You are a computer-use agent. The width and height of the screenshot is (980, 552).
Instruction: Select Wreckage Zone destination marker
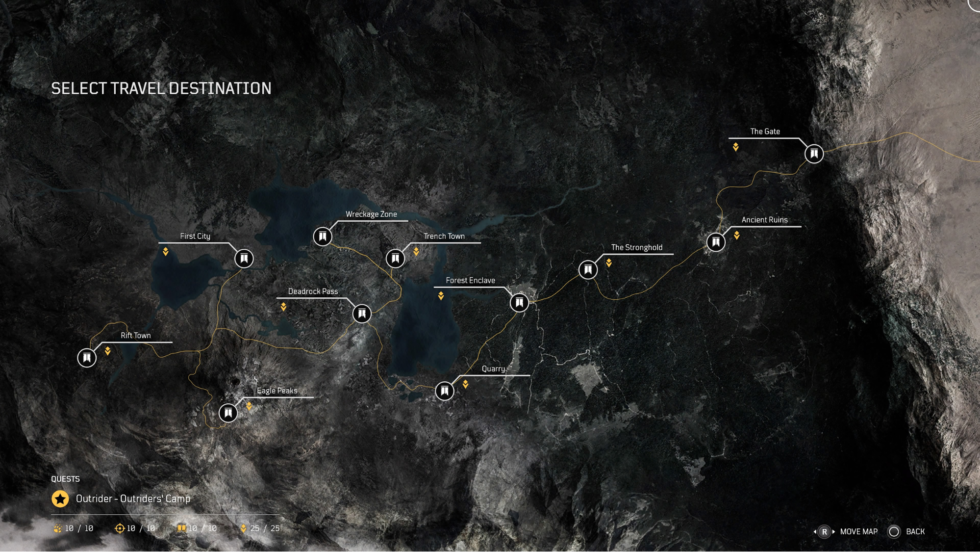click(x=322, y=236)
